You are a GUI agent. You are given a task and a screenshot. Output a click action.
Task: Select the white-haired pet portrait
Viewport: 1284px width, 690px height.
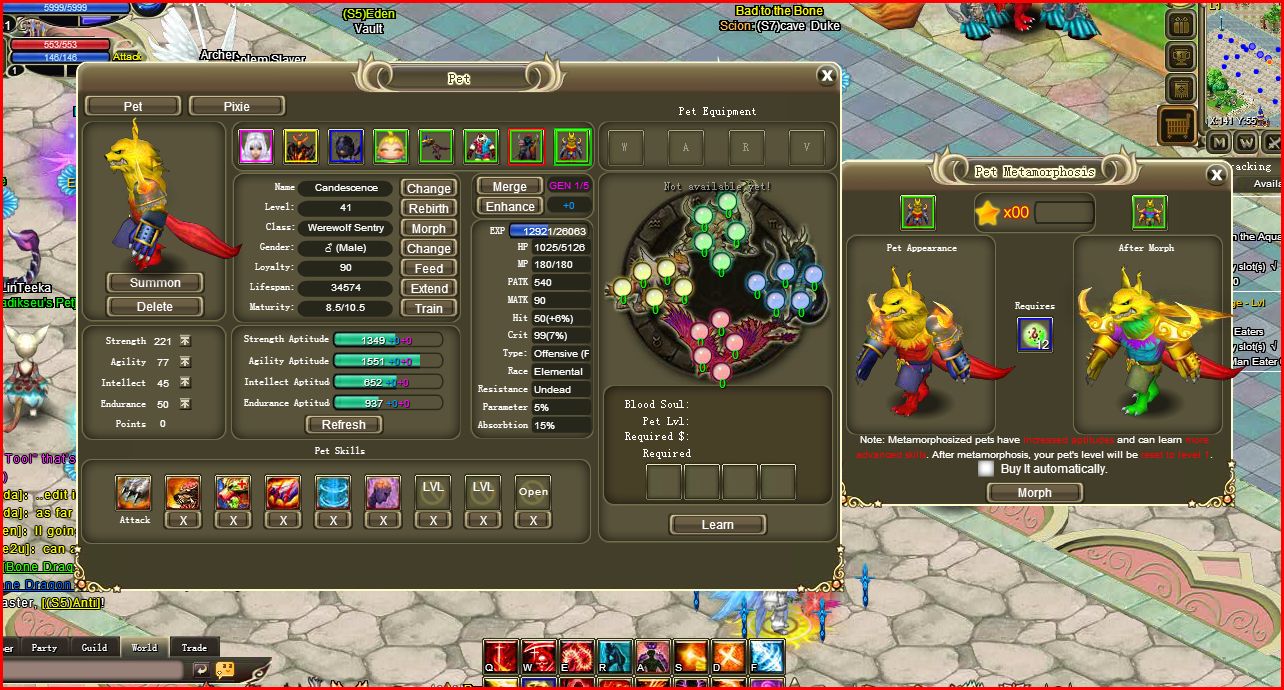pyautogui.click(x=256, y=147)
